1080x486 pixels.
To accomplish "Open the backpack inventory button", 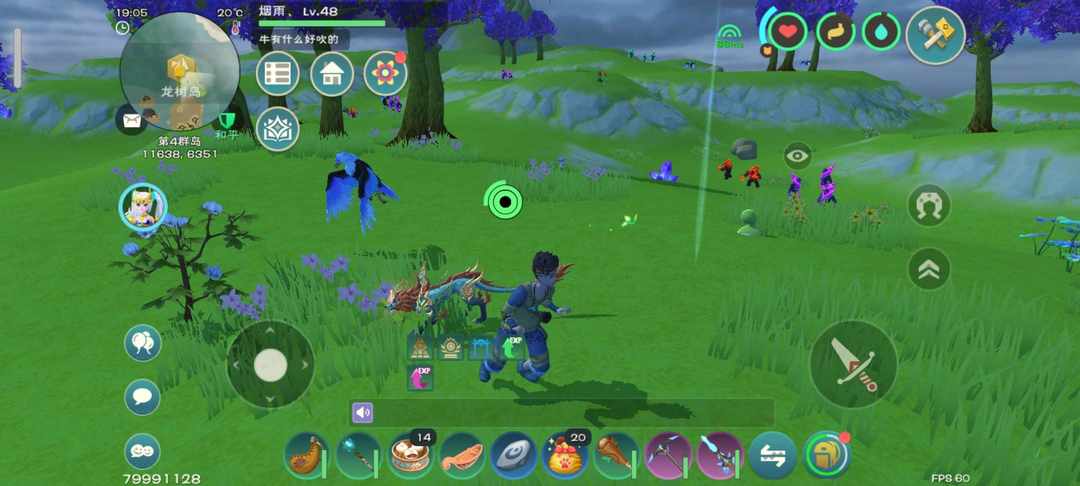I will coord(826,455).
